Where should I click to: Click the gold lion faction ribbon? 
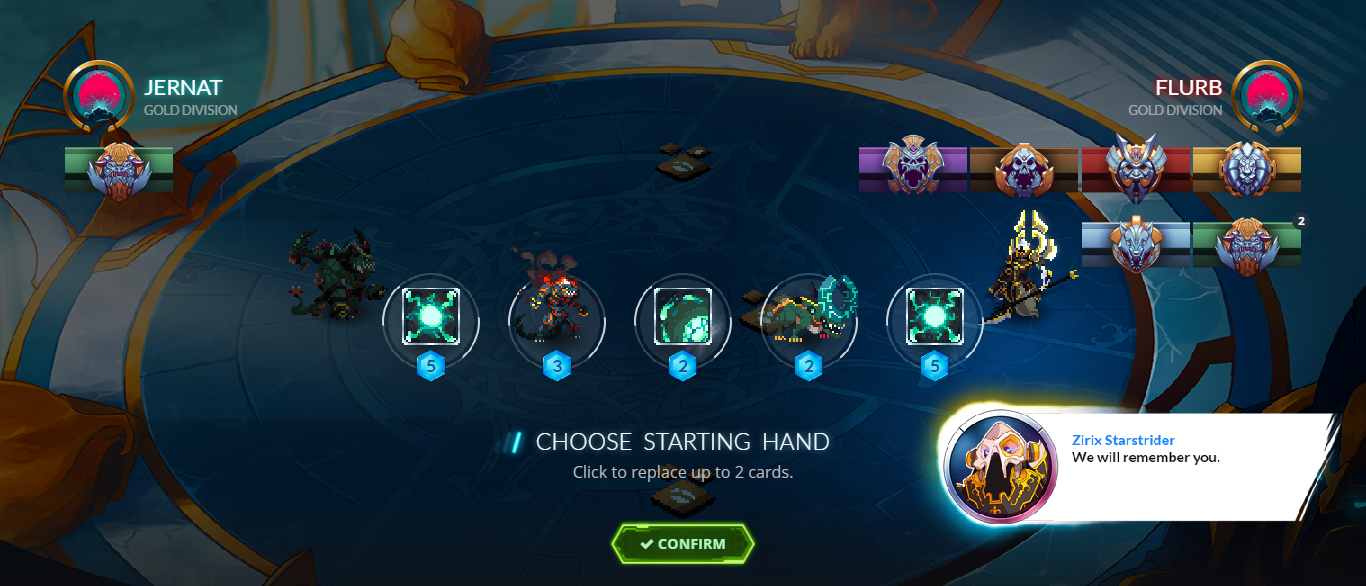1246,169
